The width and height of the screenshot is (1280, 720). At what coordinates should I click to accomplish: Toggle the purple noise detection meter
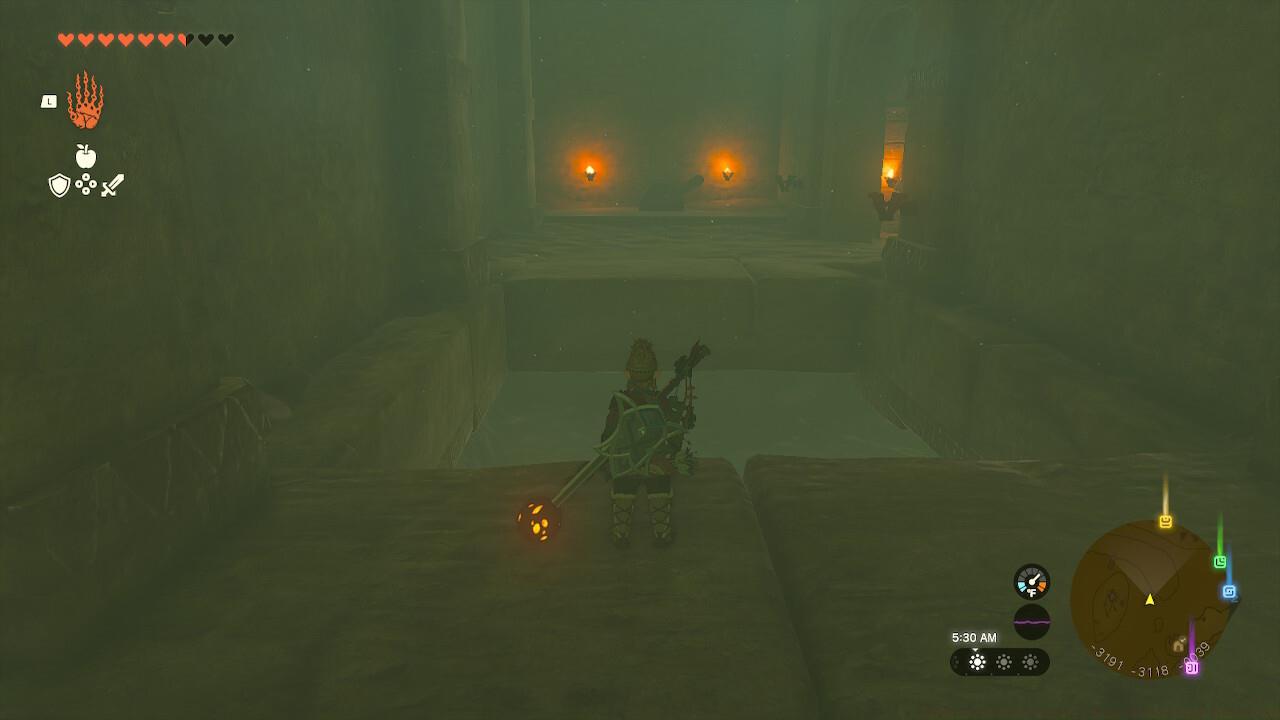coord(1032,622)
